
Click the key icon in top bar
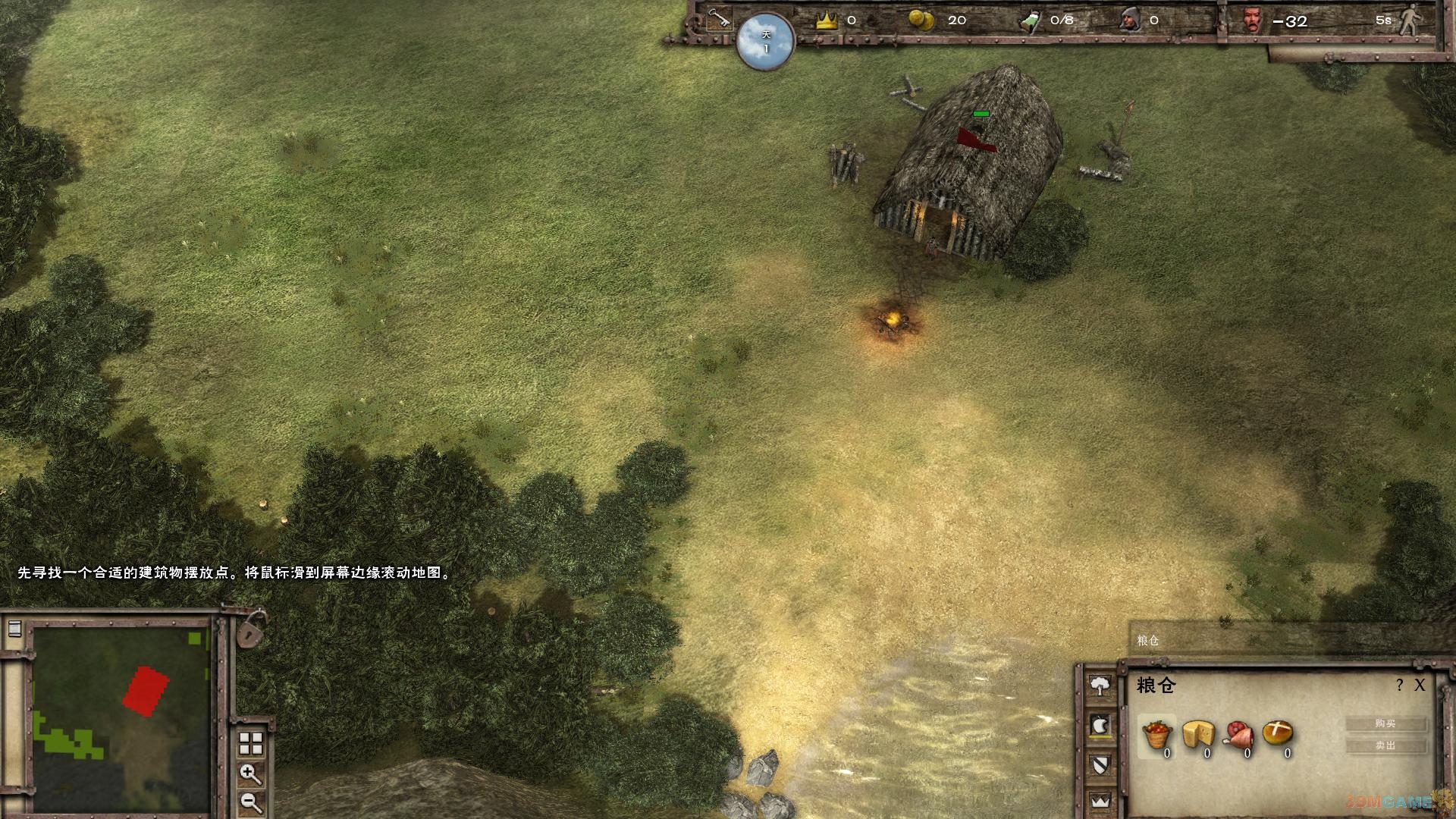click(x=718, y=19)
